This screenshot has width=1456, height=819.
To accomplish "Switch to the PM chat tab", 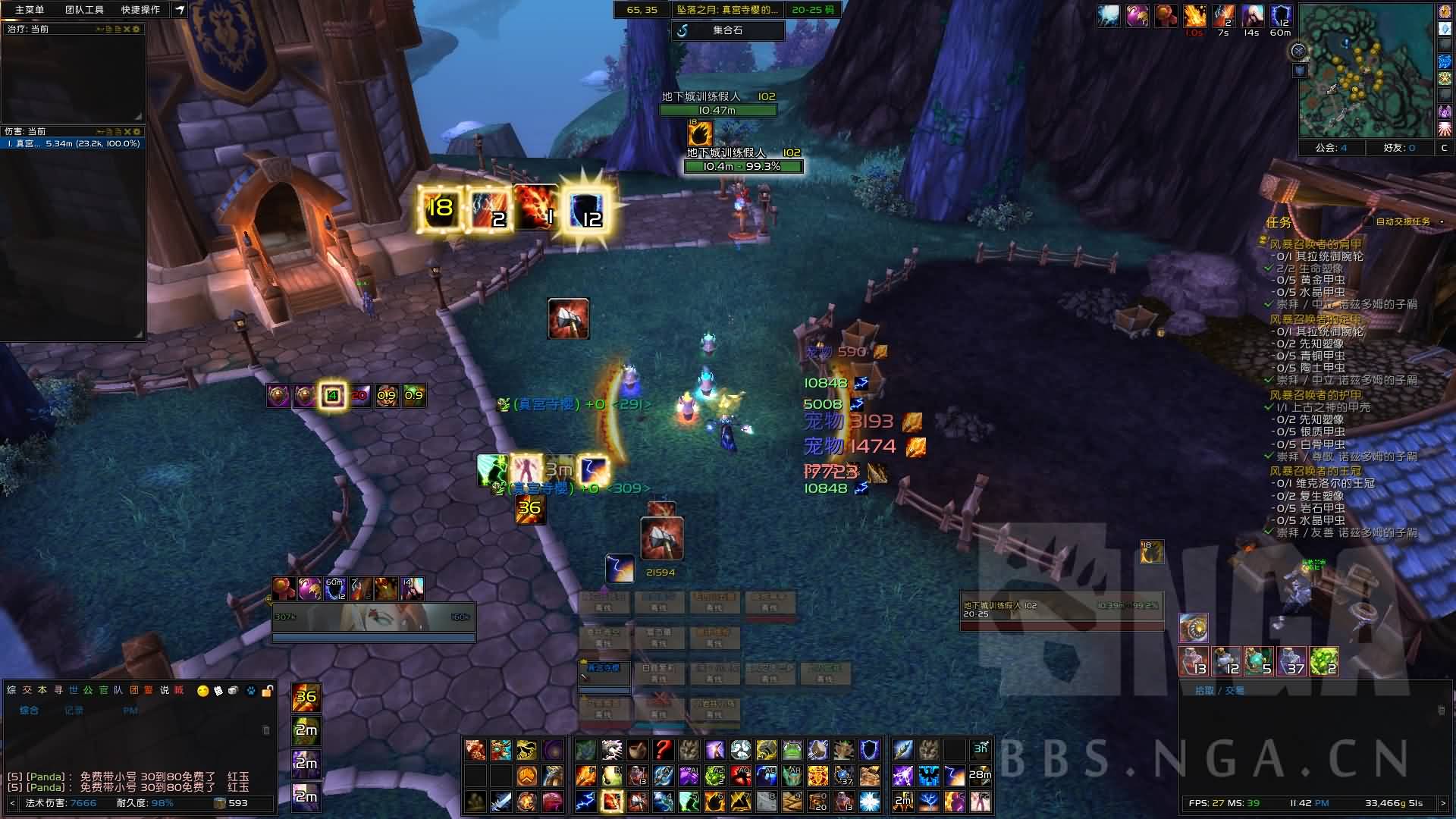I will [130, 711].
